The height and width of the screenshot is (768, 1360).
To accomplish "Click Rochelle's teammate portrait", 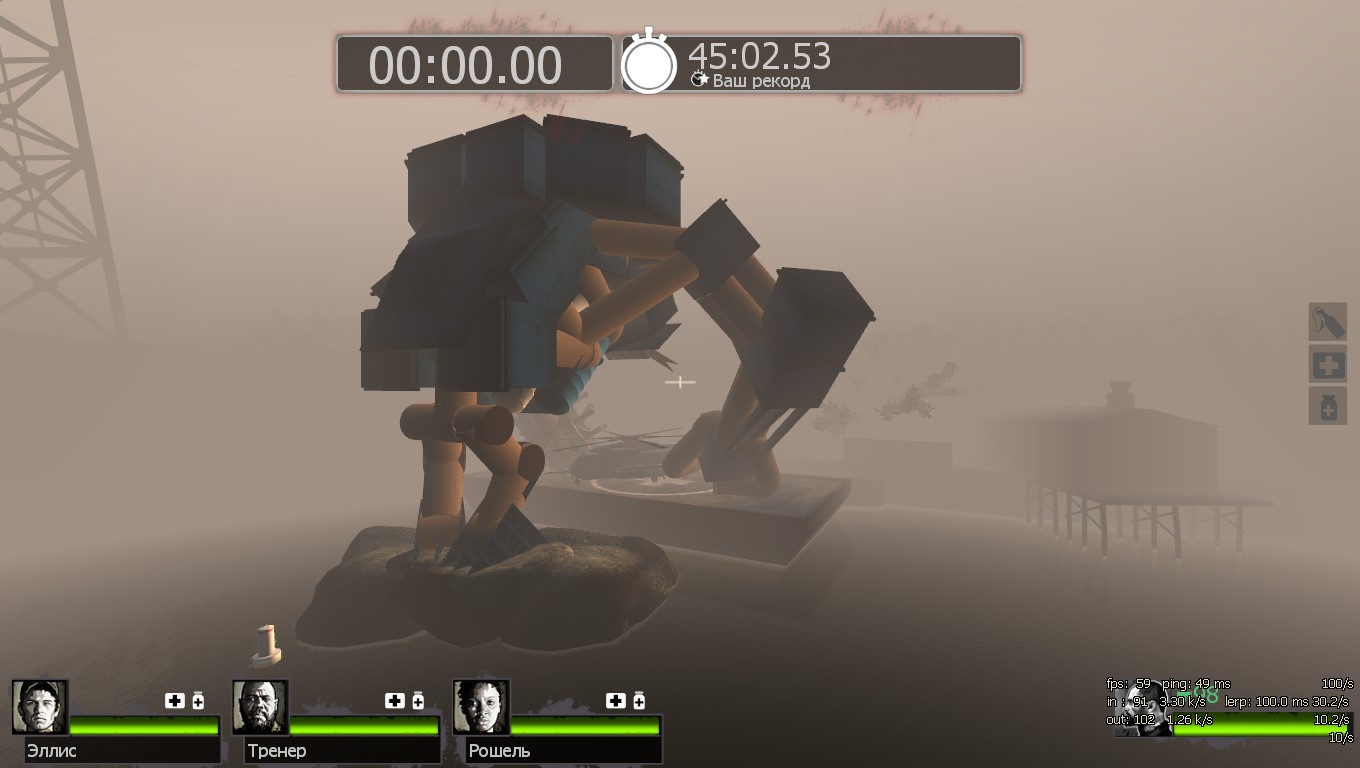I will tap(481, 707).
